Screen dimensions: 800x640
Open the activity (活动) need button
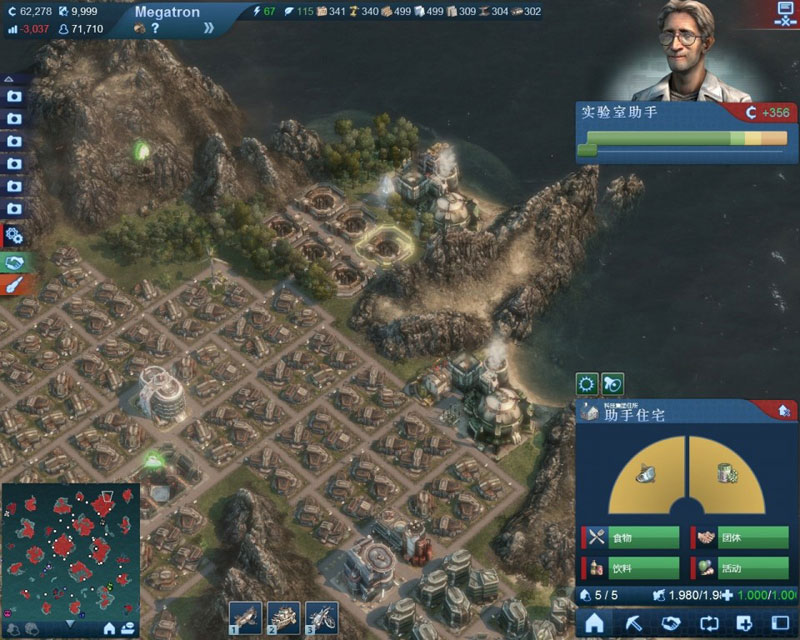[741, 568]
